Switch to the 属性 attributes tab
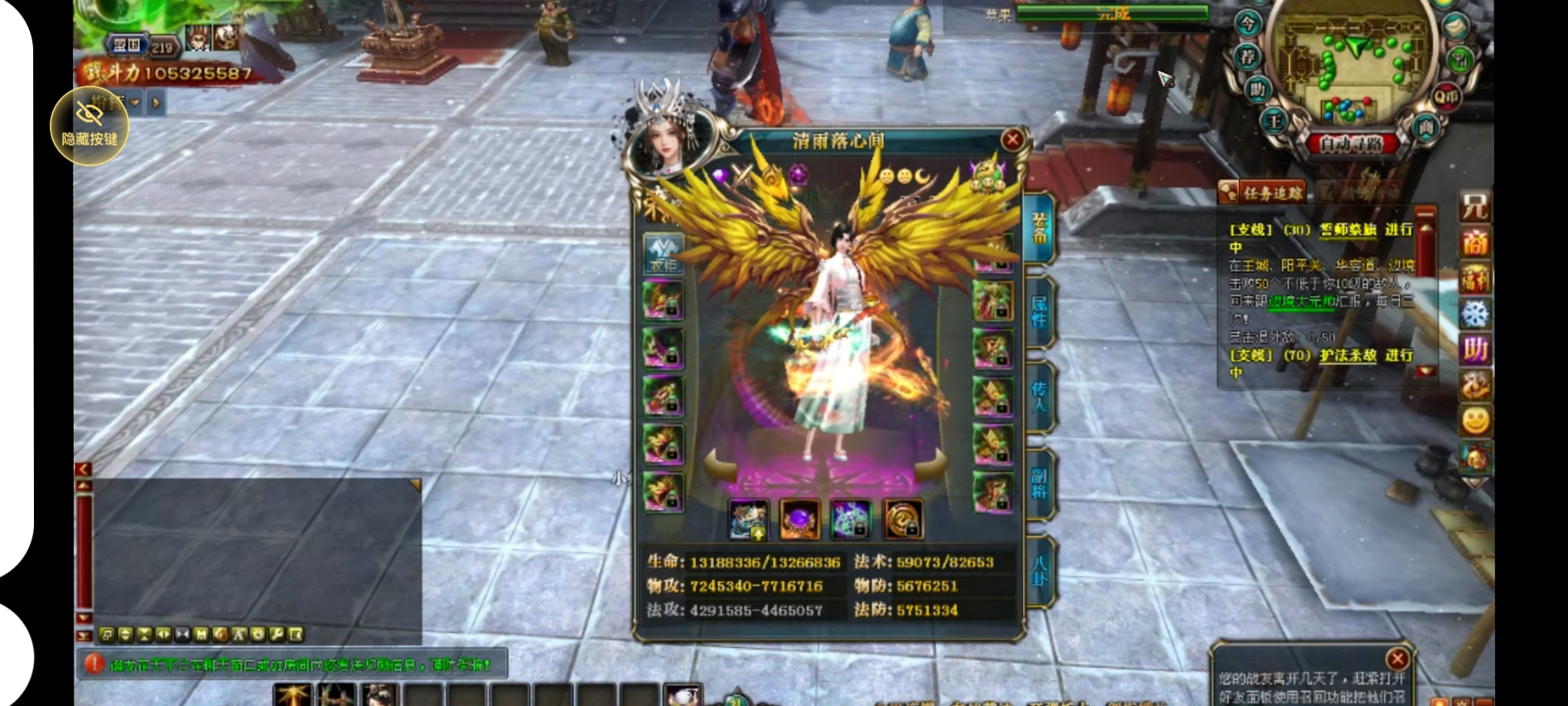This screenshot has width=1568, height=706. [1040, 312]
